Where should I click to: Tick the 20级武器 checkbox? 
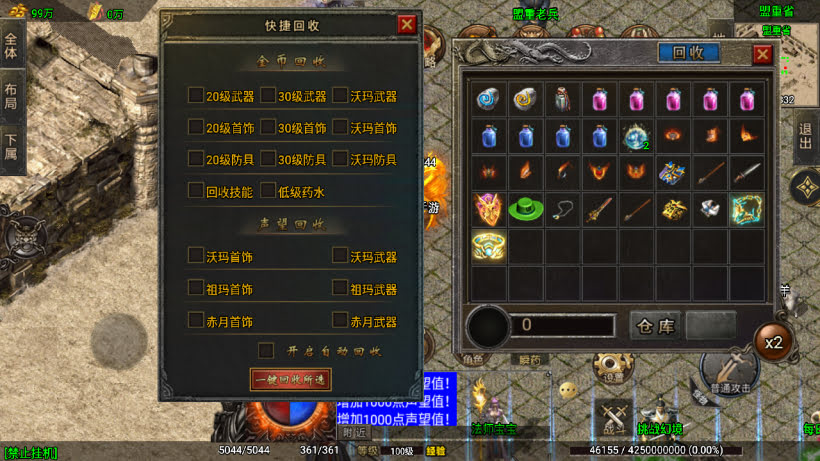195,96
